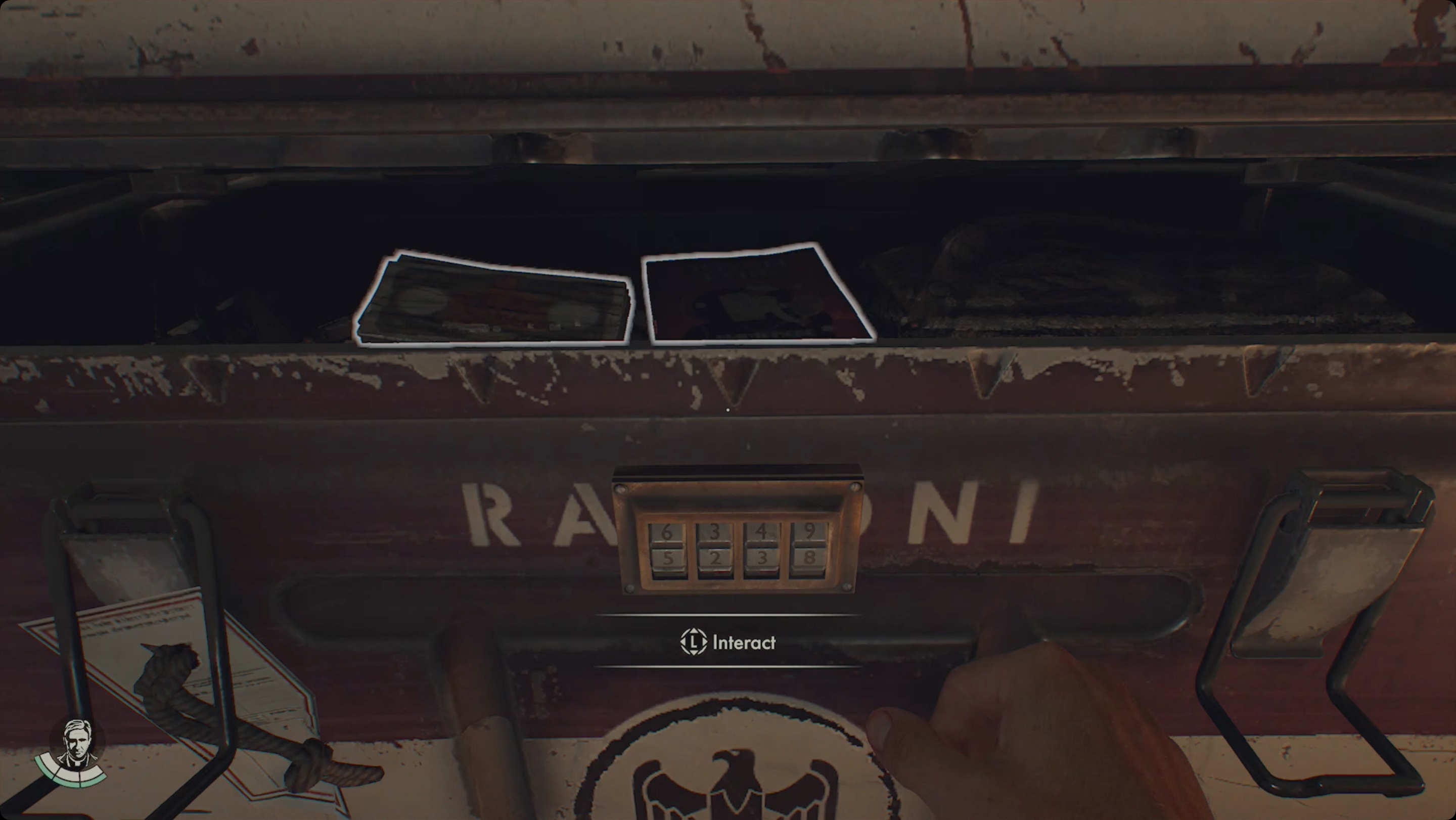Pick up the outlined stack of banknotes
Image resolution: width=1456 pixels, height=820 pixels.
[x=493, y=301]
